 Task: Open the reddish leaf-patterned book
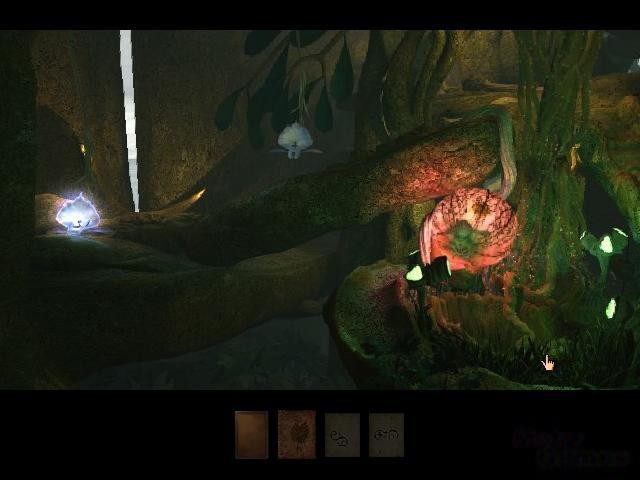[296, 435]
